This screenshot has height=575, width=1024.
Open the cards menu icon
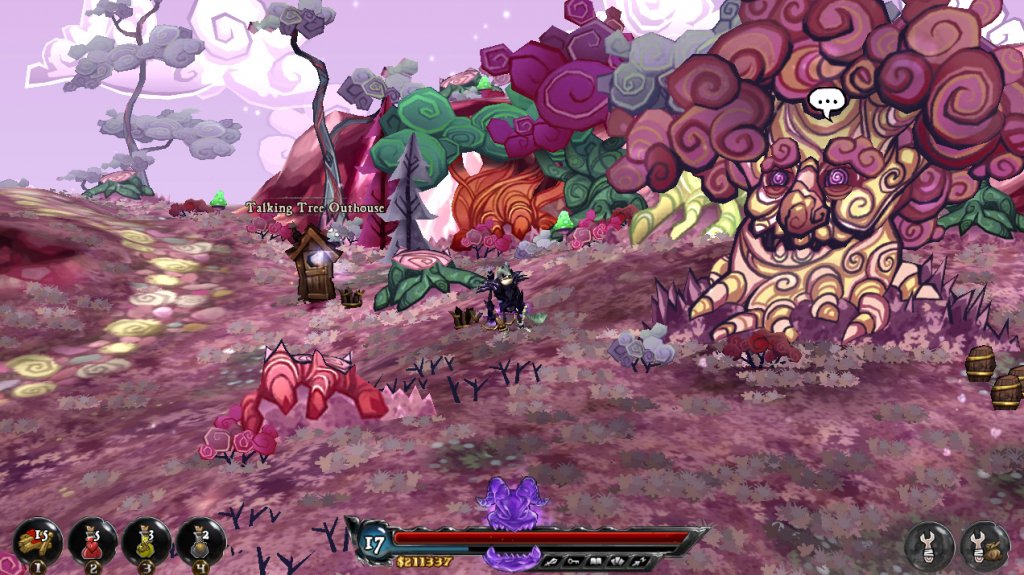[618, 561]
